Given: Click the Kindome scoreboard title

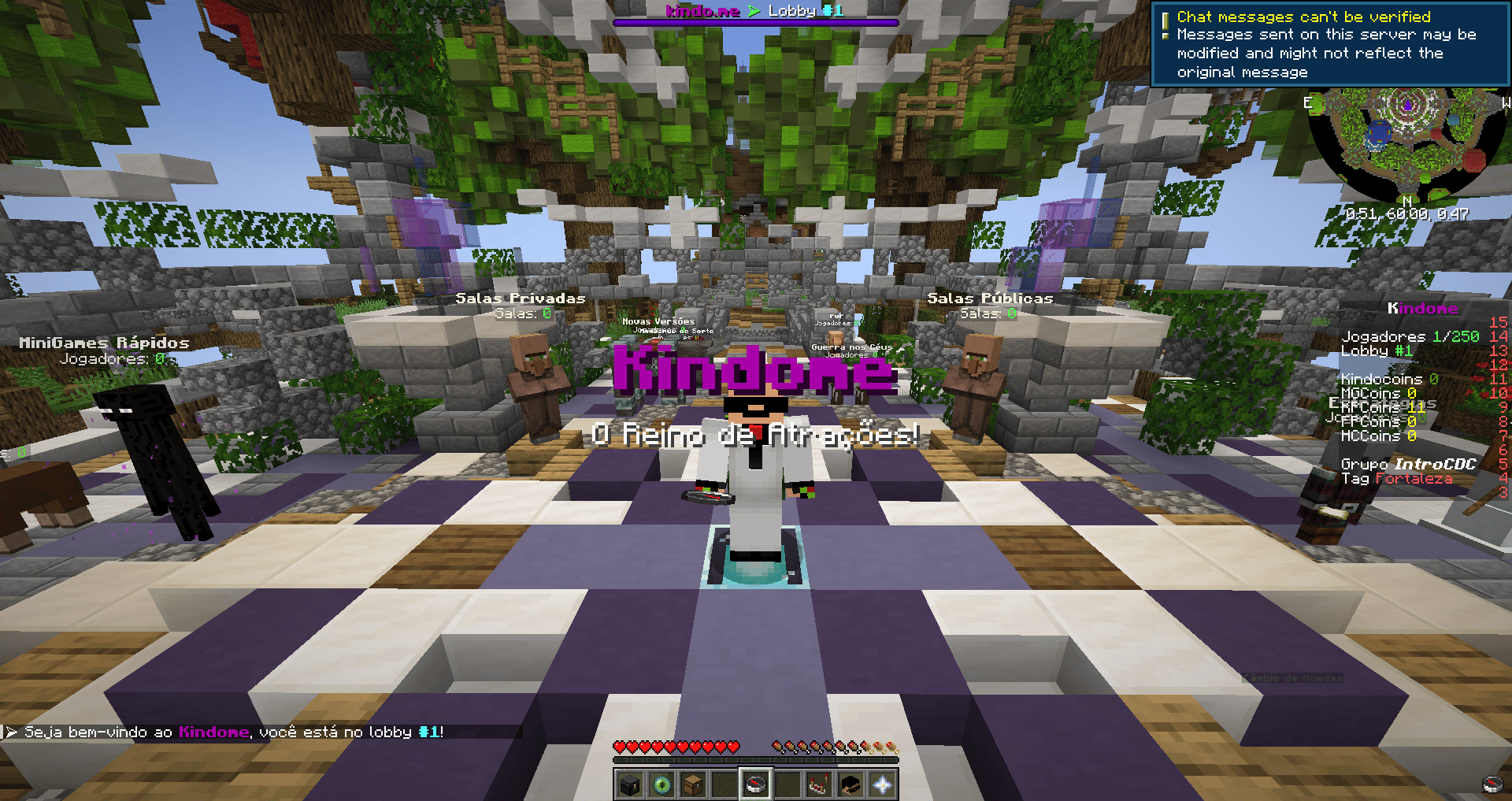Looking at the screenshot, I should click(1422, 309).
